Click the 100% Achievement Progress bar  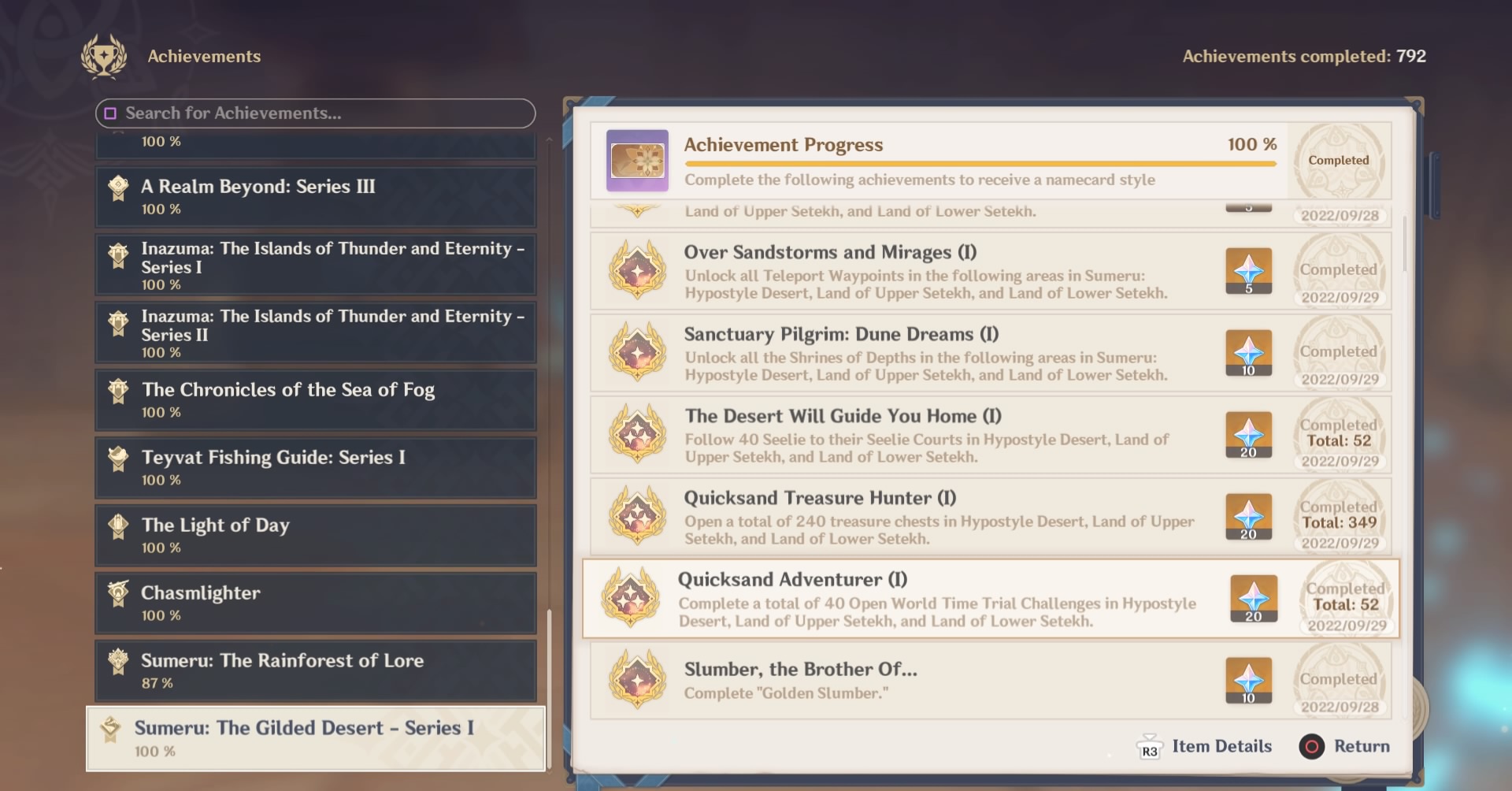coord(979,163)
